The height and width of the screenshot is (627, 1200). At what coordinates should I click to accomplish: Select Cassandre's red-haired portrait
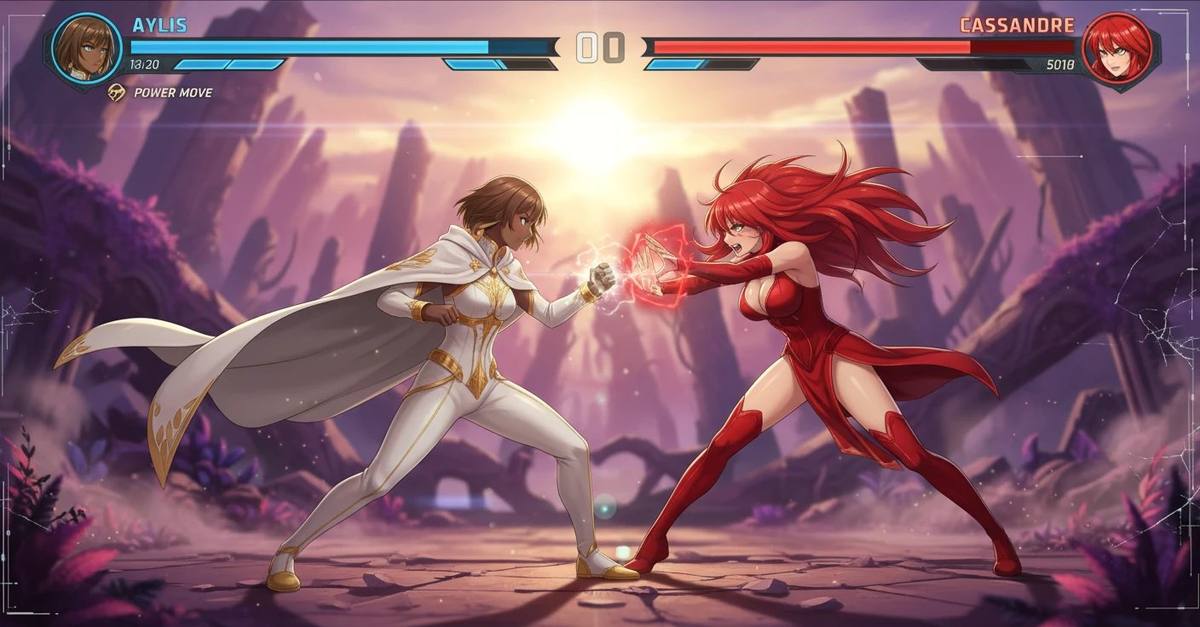(x=1116, y=48)
